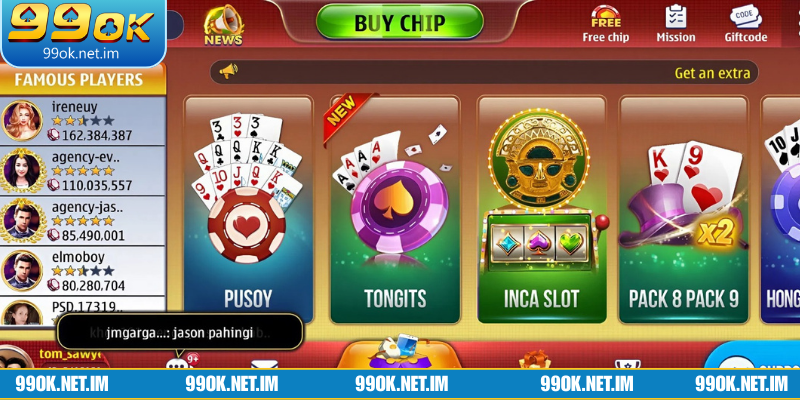Open the Mission checklist
This screenshot has width=800, height=400.
[x=676, y=24]
